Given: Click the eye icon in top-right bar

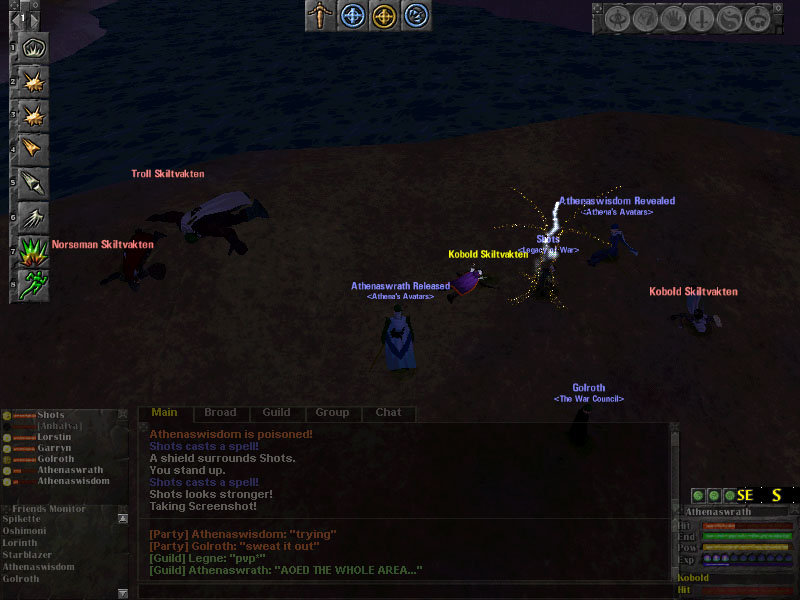Looking at the screenshot, I should click(x=620, y=19).
